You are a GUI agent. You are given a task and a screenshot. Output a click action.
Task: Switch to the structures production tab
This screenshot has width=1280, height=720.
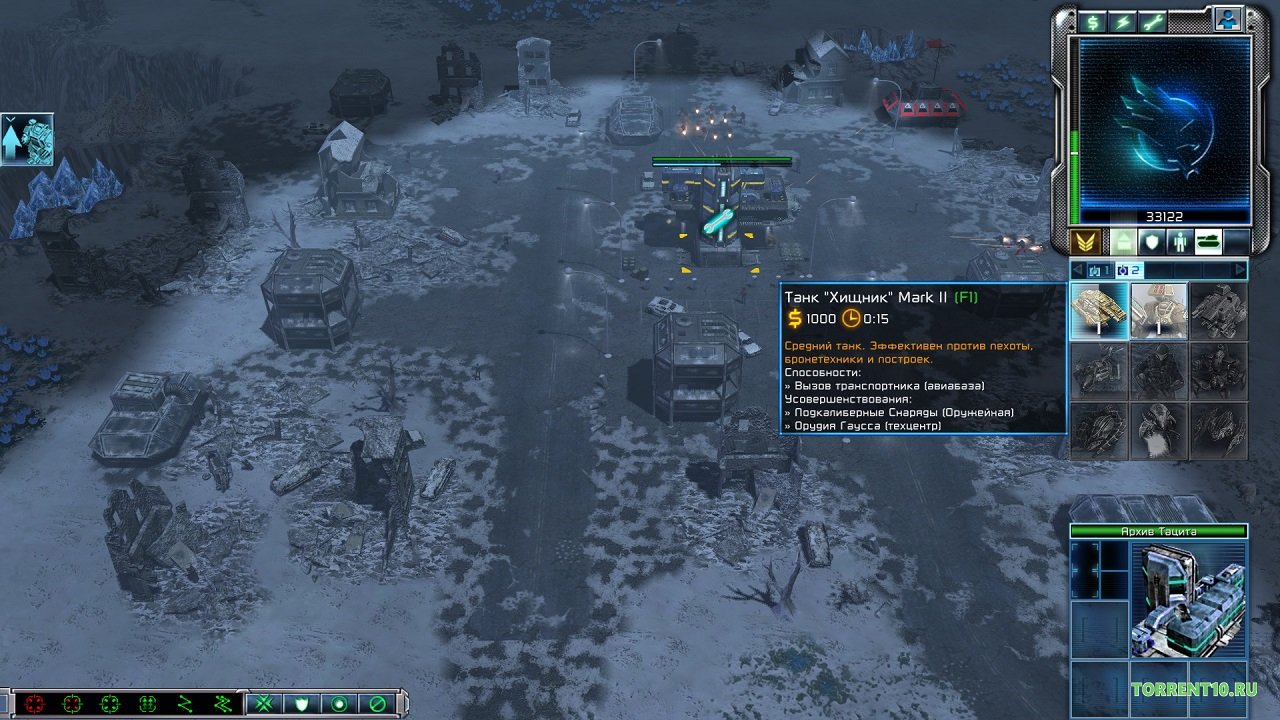[x=1125, y=241]
